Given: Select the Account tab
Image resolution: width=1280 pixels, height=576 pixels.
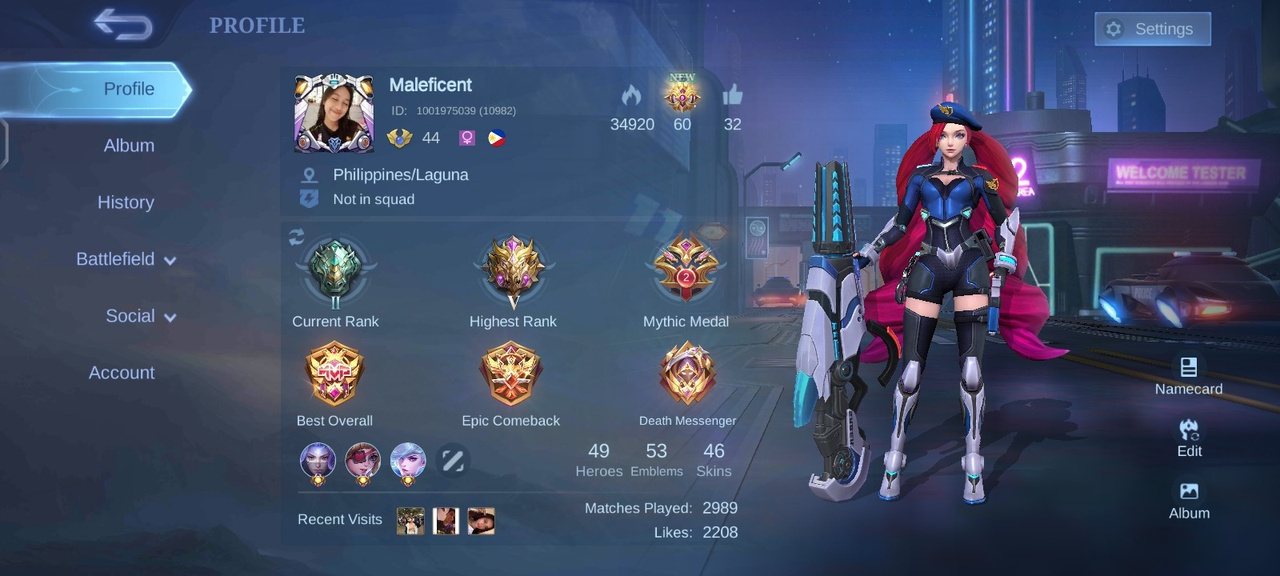Looking at the screenshot, I should 122,373.
